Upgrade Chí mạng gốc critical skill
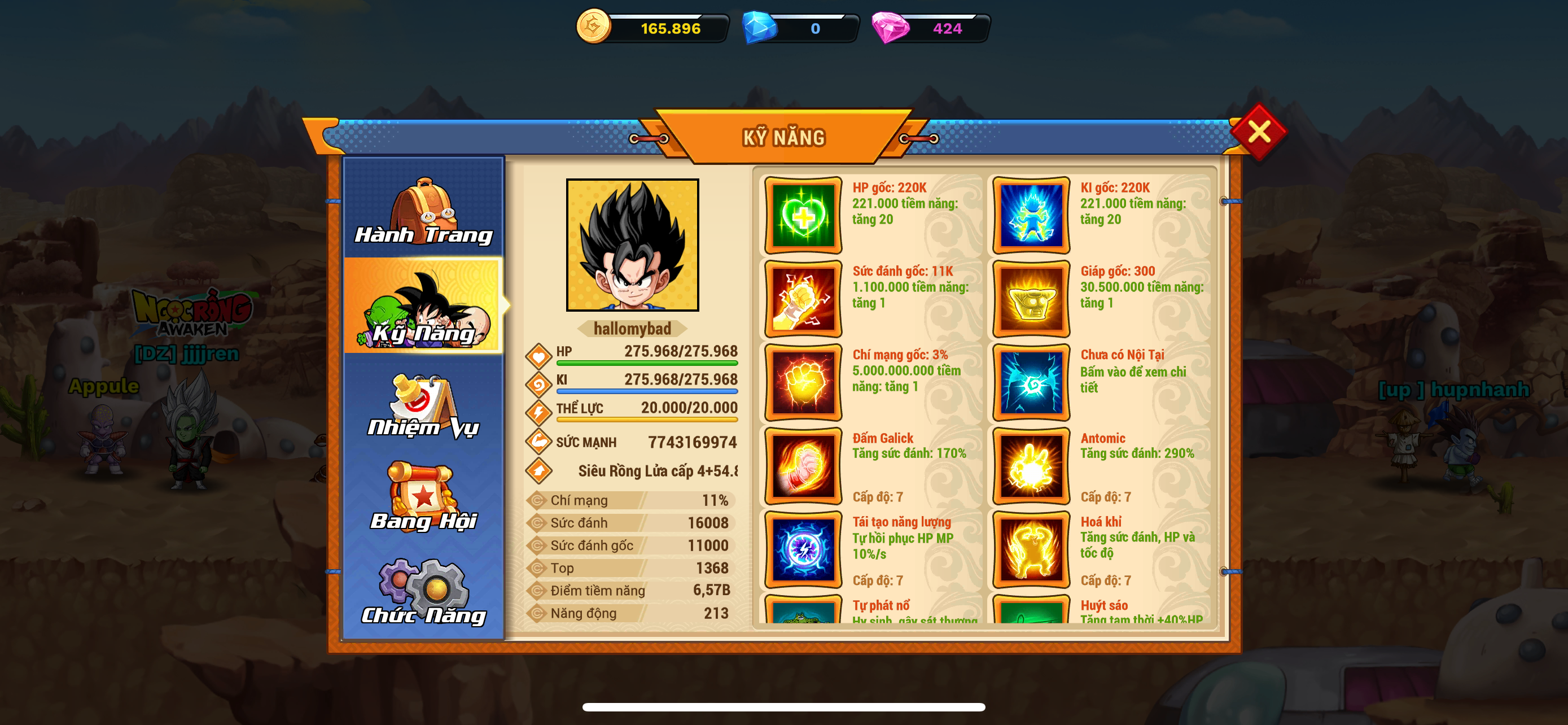 tap(803, 382)
